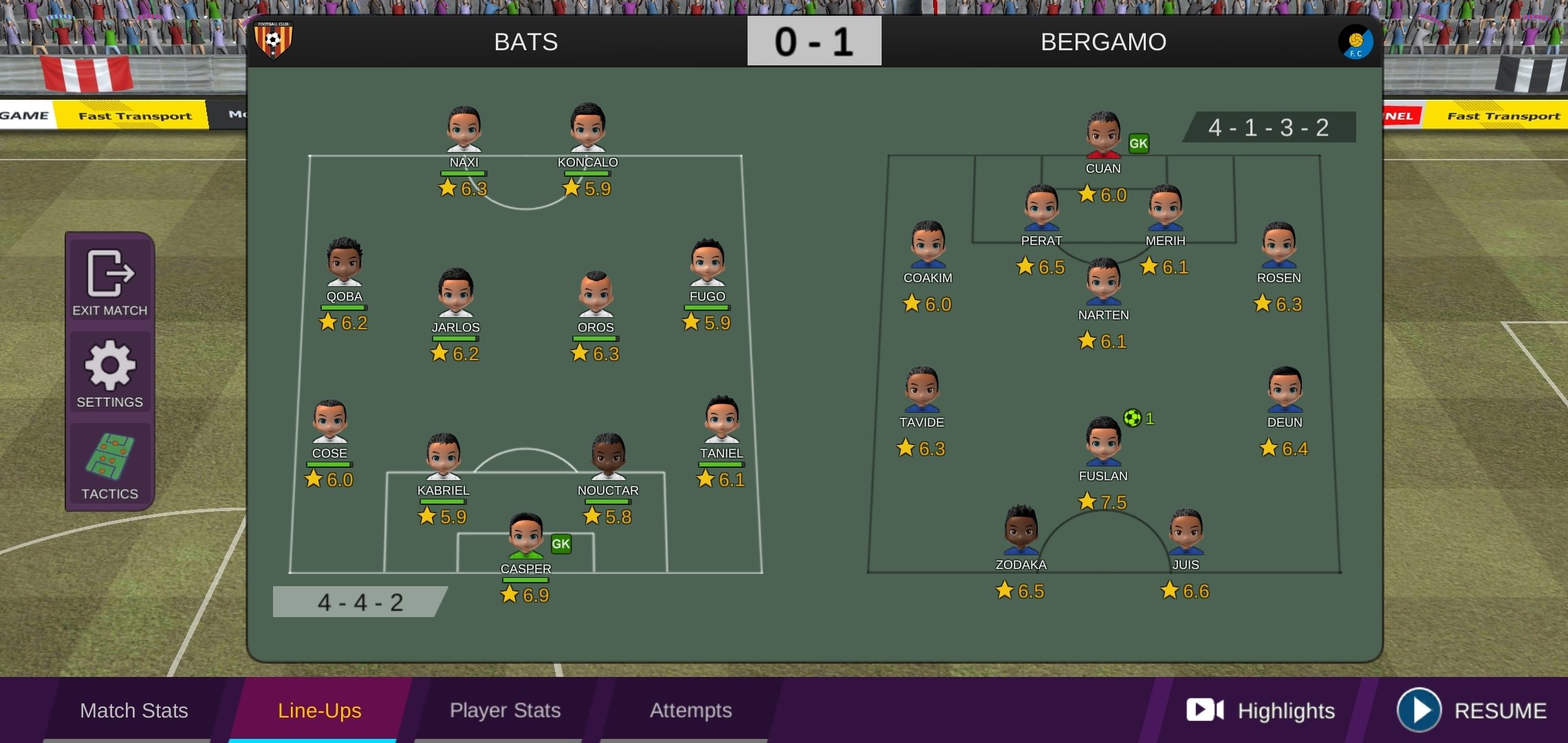
Task: Select defender Kabriel in the Bats line-up
Action: pyautogui.click(x=444, y=457)
